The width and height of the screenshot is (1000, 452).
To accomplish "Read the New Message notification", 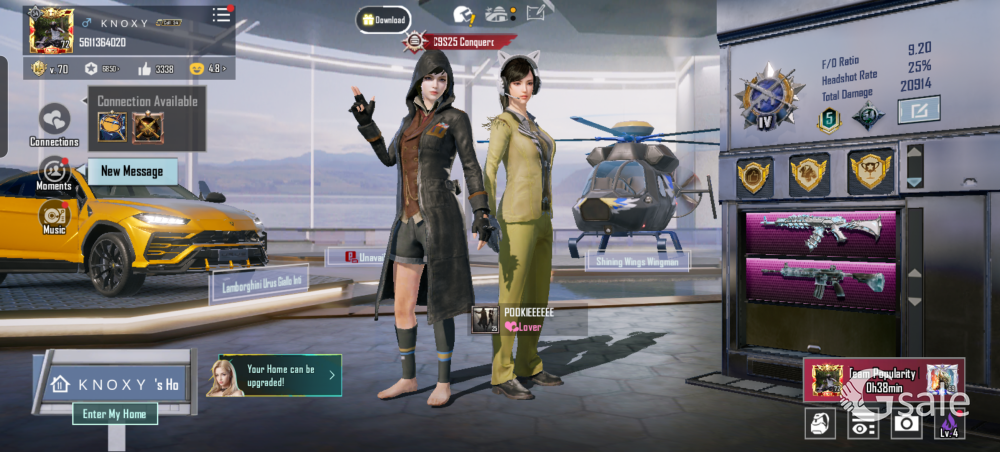I will (x=132, y=171).
